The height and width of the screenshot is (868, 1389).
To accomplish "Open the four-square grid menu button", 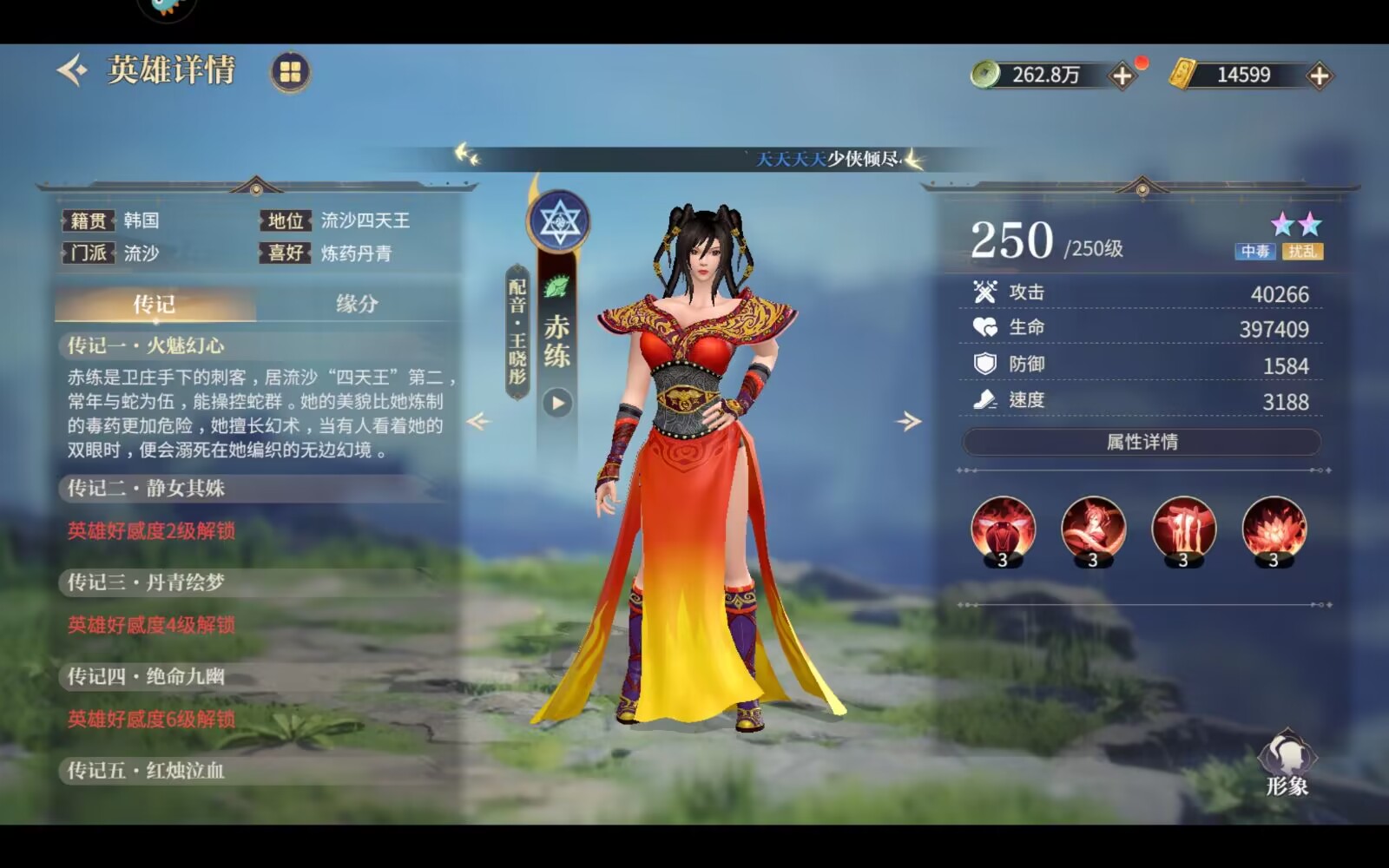I will (290, 72).
